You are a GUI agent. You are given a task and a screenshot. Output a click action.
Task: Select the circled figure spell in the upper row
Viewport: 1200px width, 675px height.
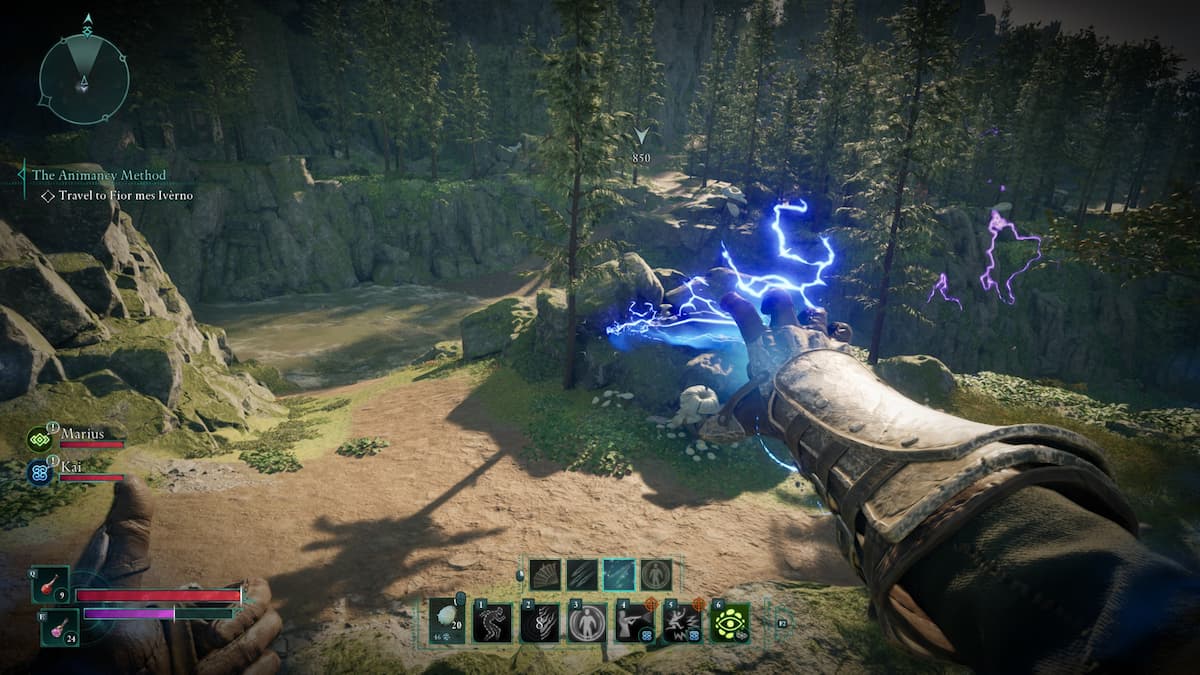click(656, 574)
